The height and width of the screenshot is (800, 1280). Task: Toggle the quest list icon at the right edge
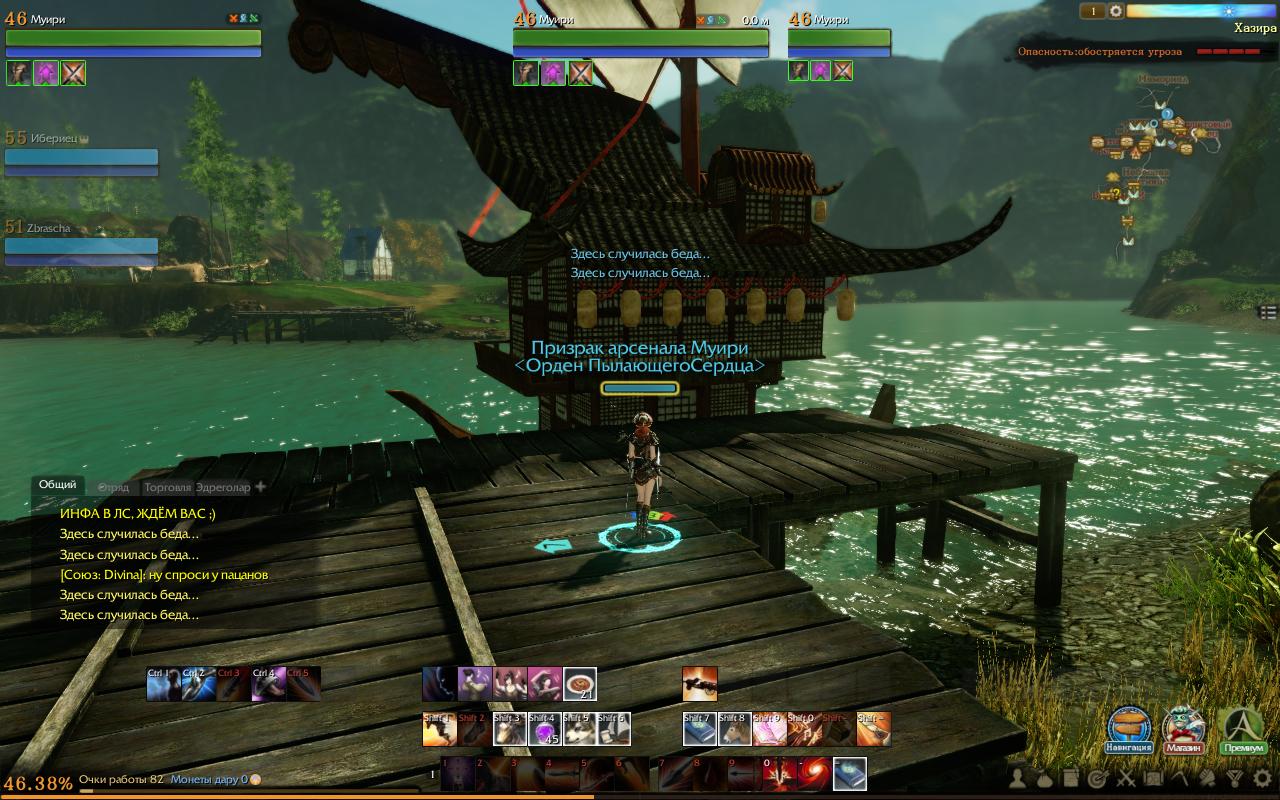coord(1268,313)
